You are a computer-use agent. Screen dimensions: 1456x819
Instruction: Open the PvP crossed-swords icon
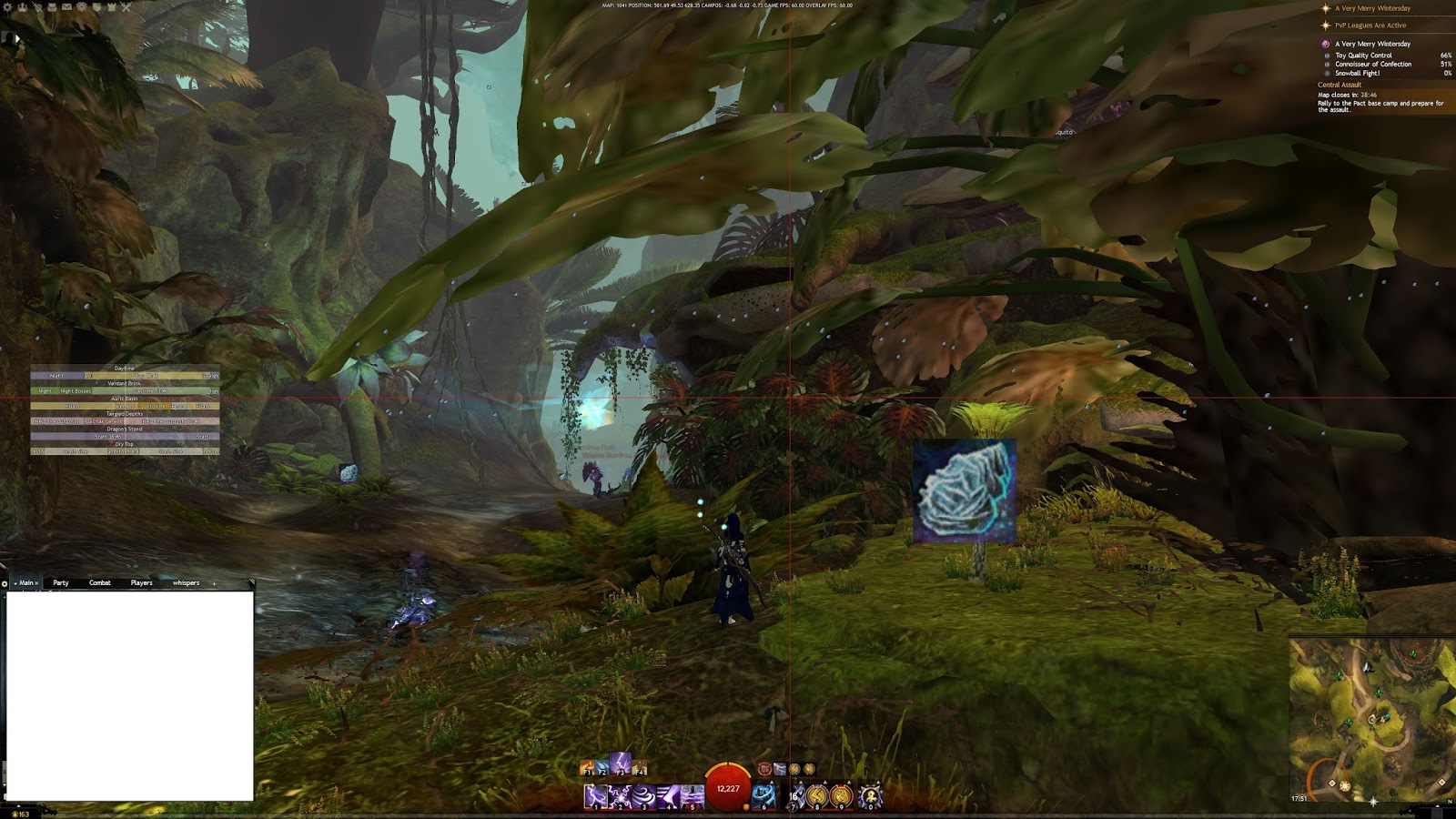coord(126,7)
